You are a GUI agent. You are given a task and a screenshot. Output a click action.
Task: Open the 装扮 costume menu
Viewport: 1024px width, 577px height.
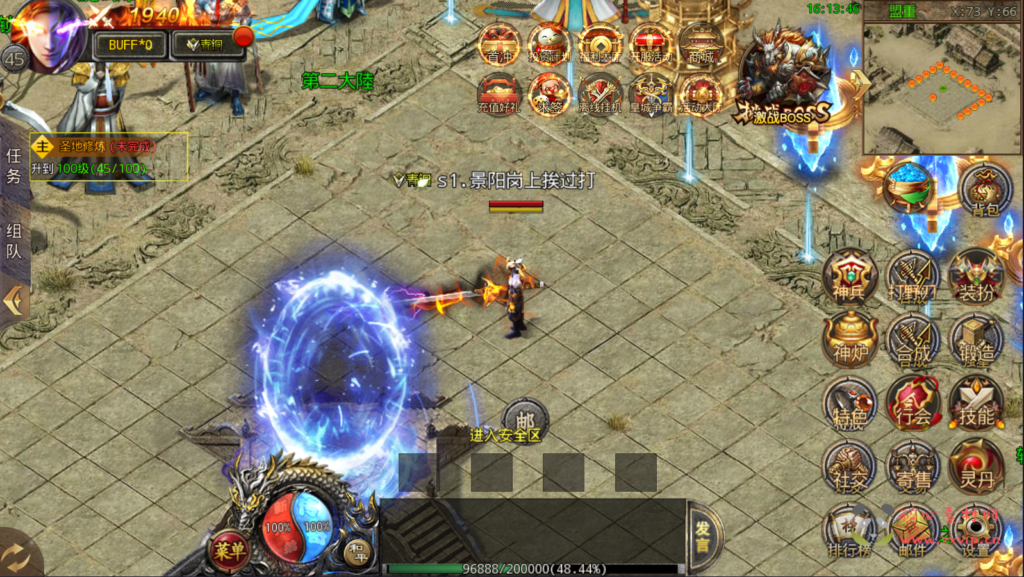point(975,277)
